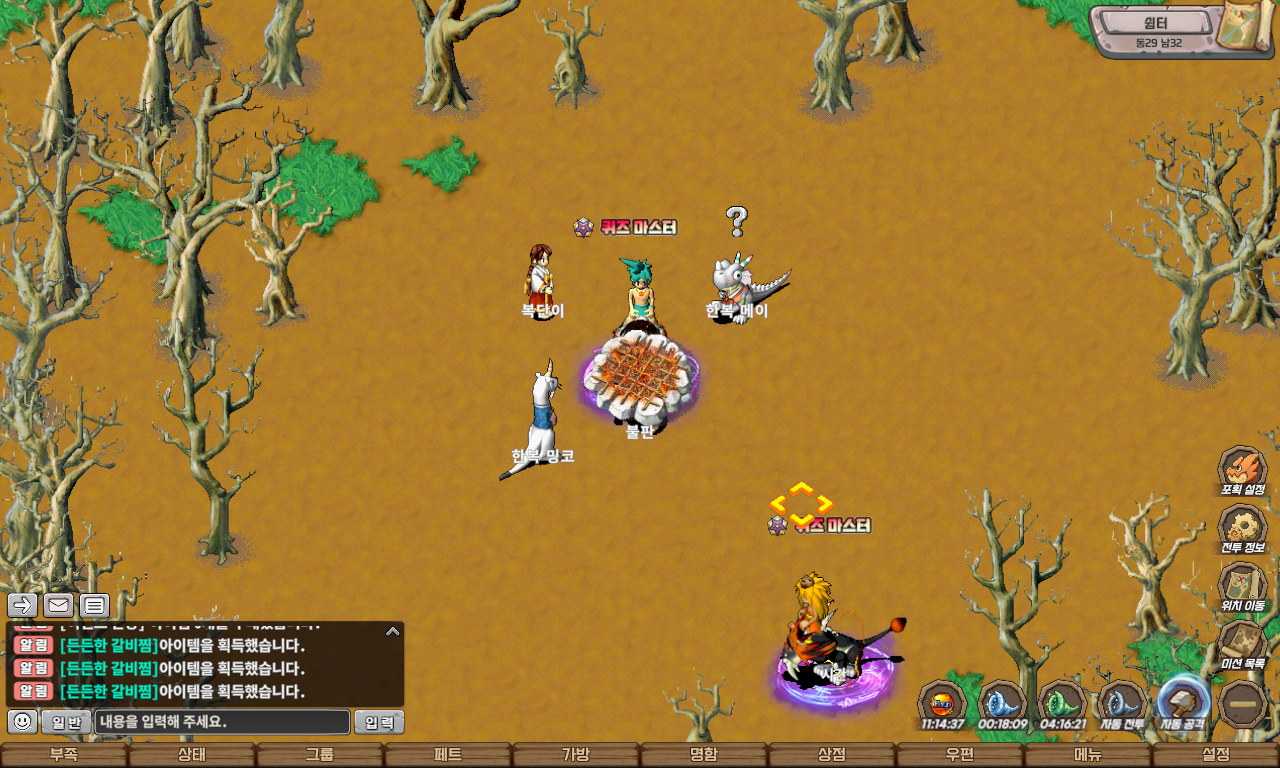Image resolution: width=1280 pixels, height=768 pixels.
Task: Open the 부족 tribe menu
Action: pyautogui.click(x=64, y=755)
